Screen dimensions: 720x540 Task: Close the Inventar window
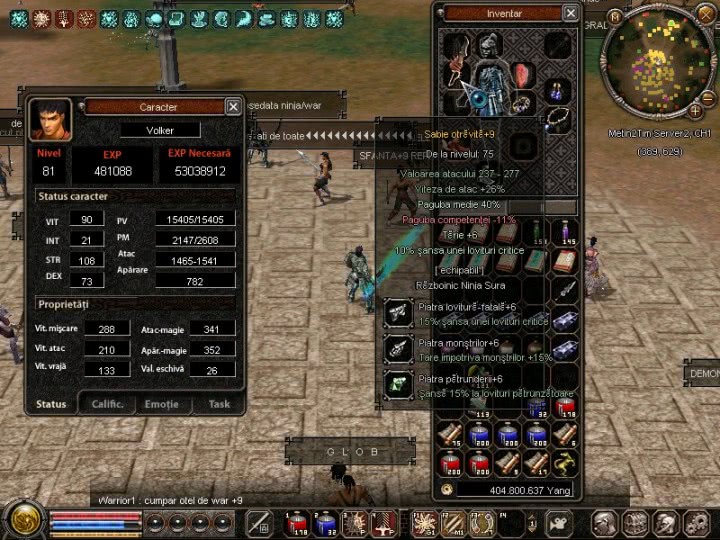click(570, 13)
